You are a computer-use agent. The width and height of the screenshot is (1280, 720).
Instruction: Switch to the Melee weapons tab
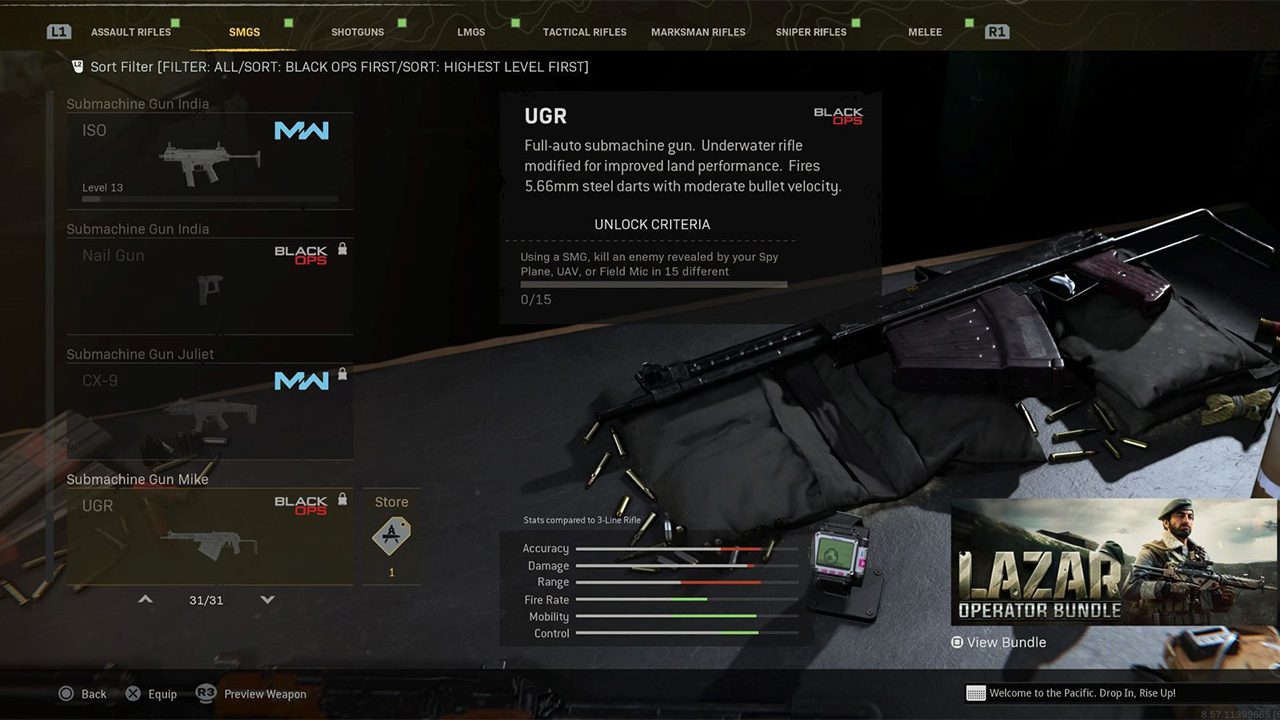925,32
